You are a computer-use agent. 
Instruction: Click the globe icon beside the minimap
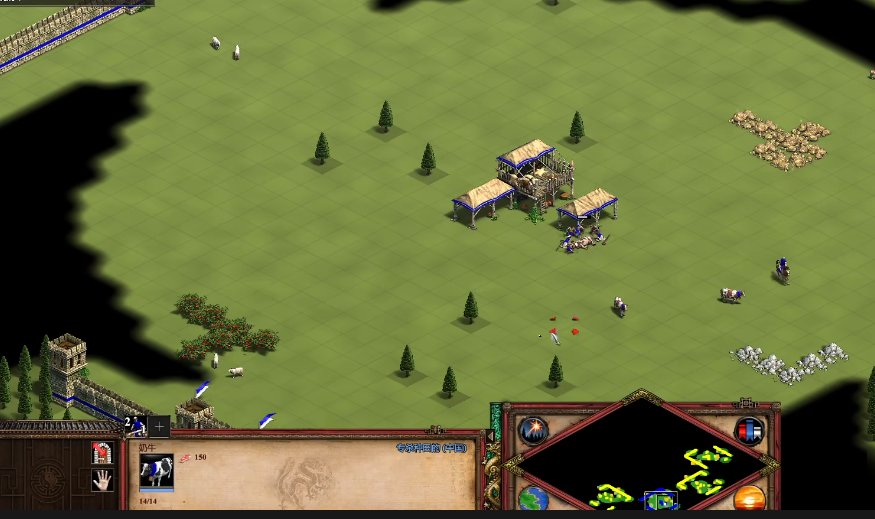(x=533, y=499)
